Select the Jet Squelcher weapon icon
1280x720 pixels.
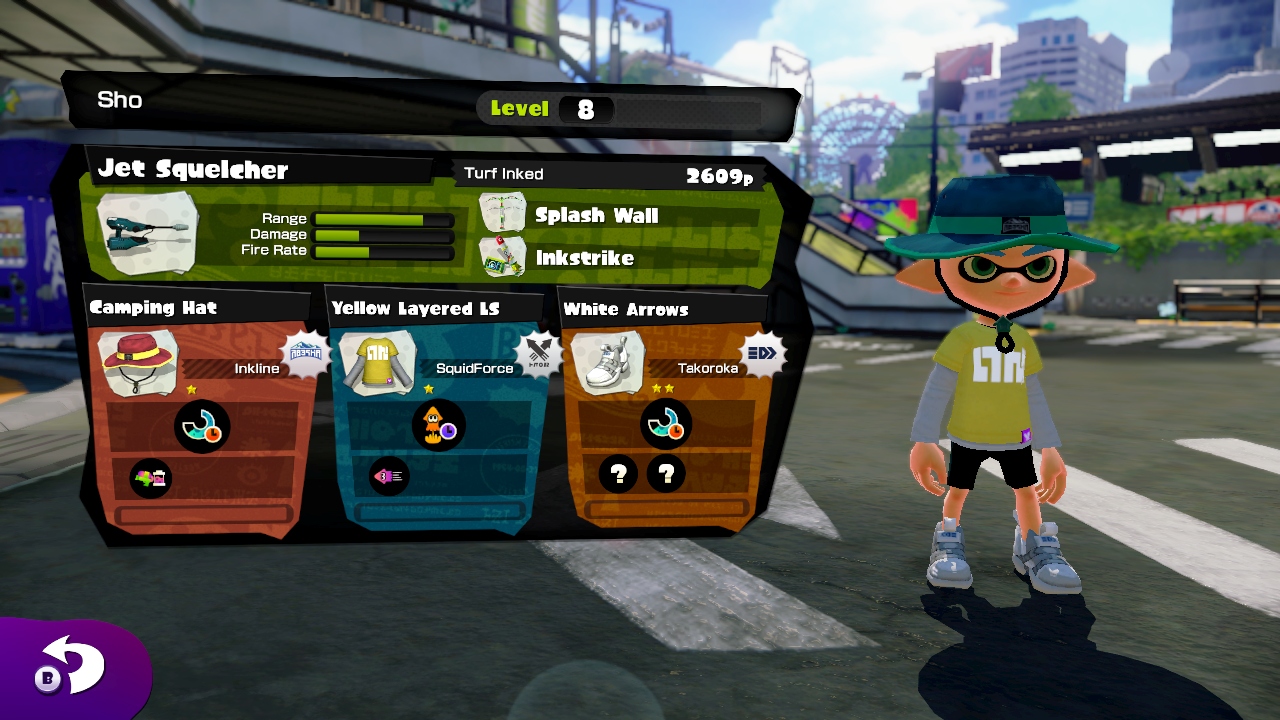click(146, 232)
